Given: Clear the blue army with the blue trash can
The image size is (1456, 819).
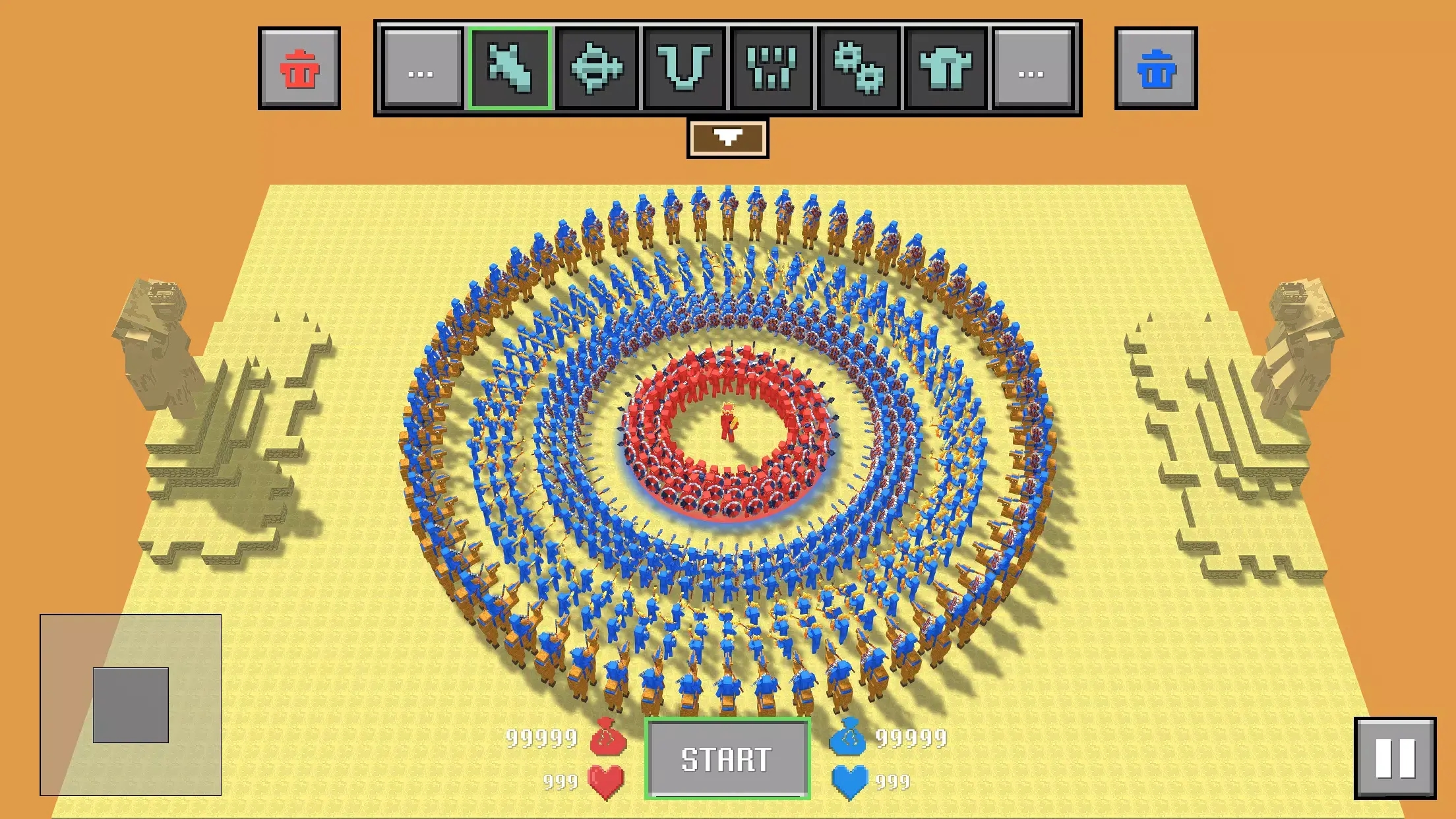Looking at the screenshot, I should pyautogui.click(x=1156, y=69).
